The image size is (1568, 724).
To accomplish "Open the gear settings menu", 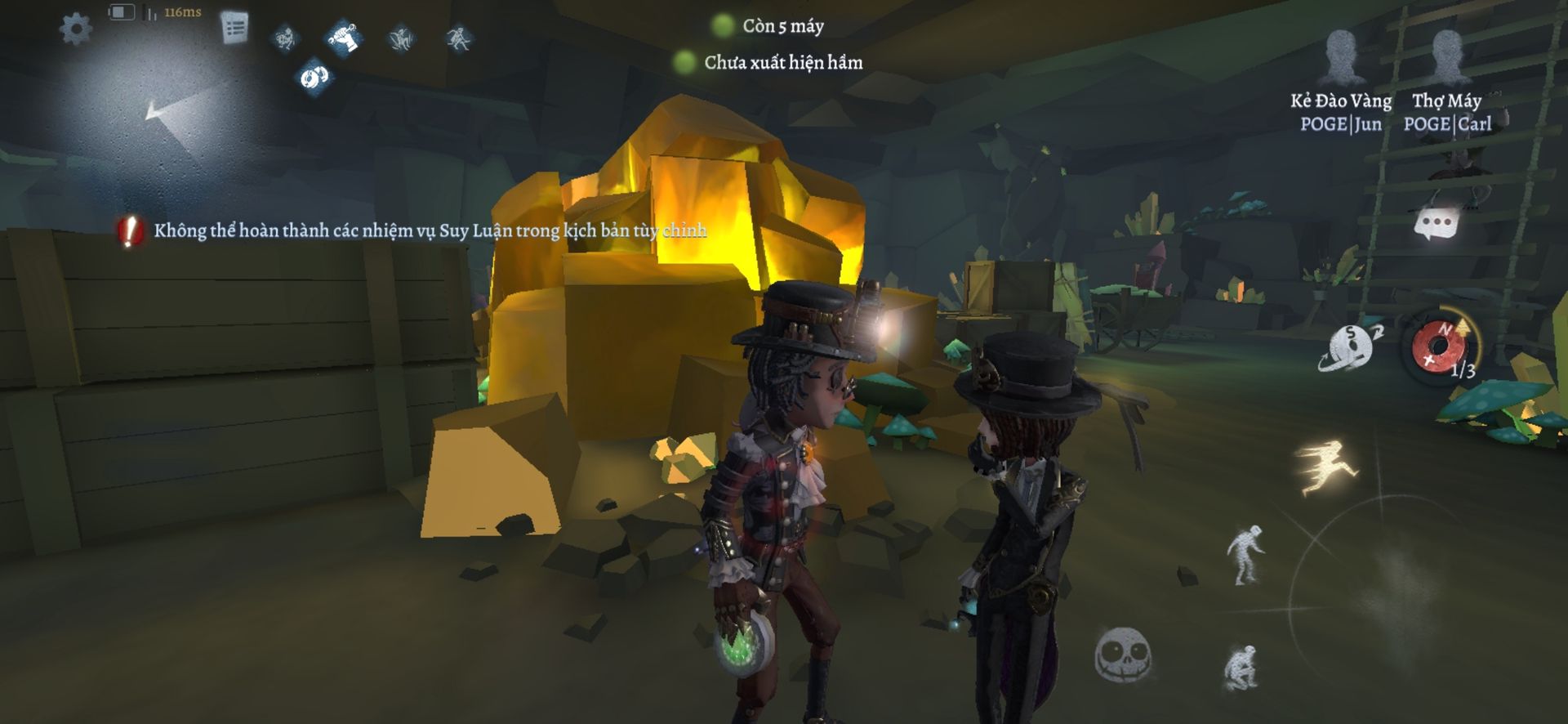I will (76, 29).
